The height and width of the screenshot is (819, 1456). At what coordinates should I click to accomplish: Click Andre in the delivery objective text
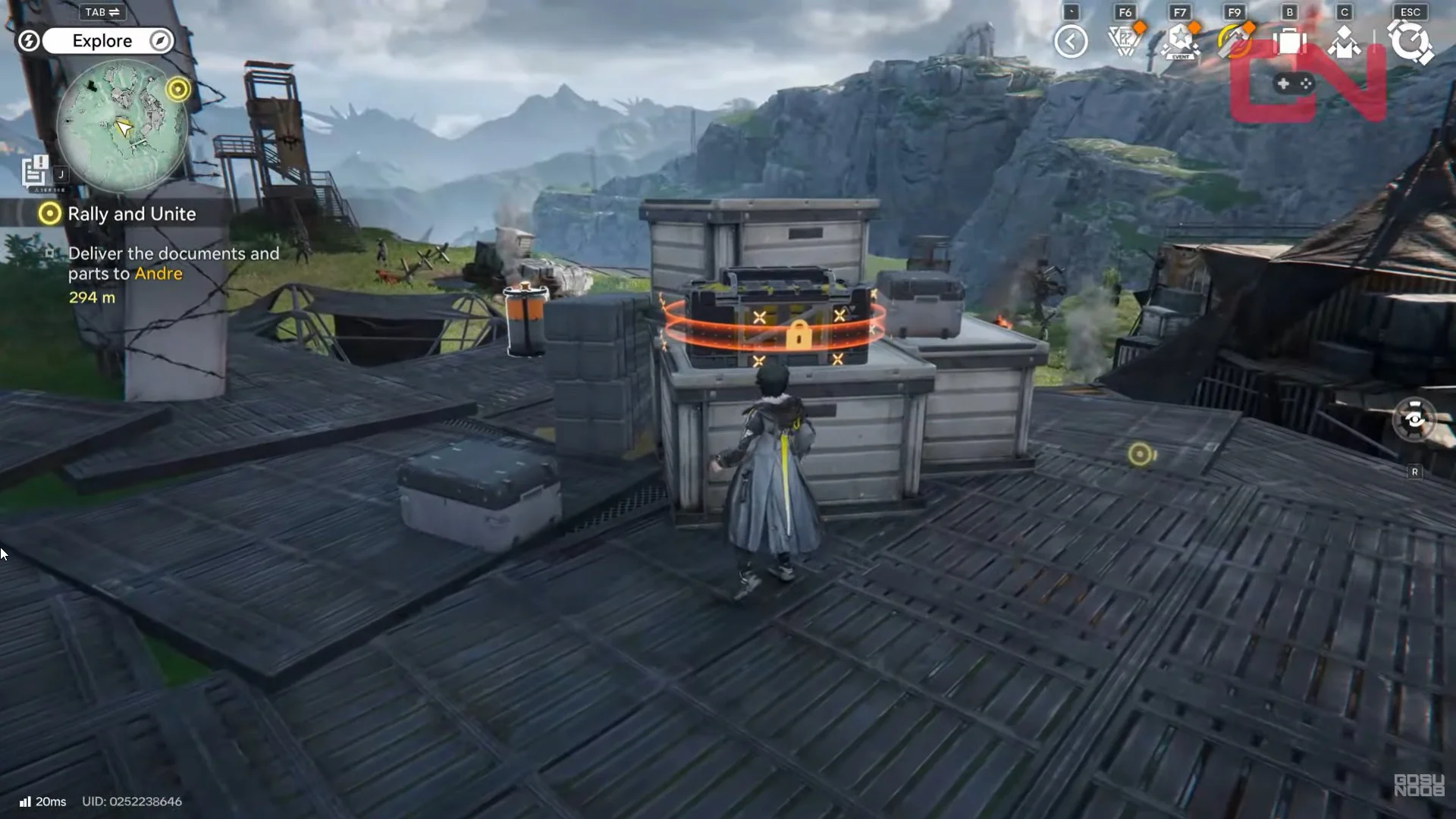[158, 274]
